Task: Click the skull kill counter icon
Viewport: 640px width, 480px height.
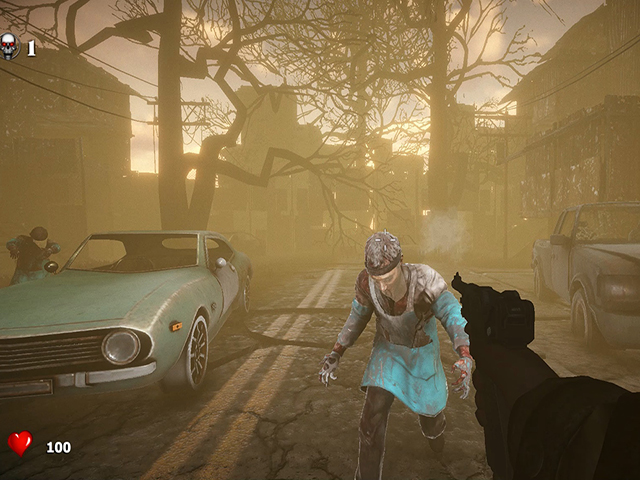Action: (10, 46)
